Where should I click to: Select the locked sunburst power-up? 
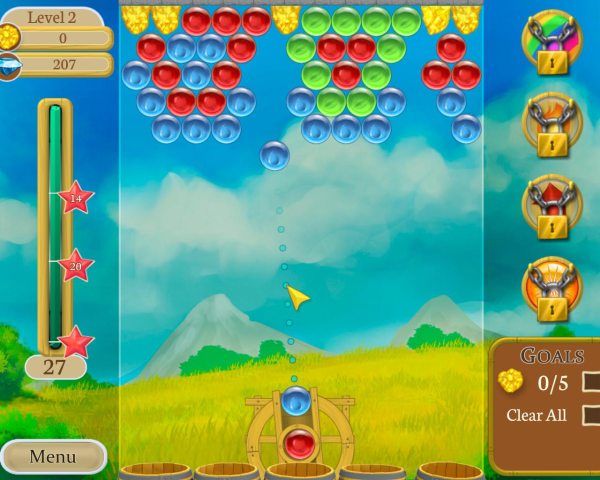(552, 290)
